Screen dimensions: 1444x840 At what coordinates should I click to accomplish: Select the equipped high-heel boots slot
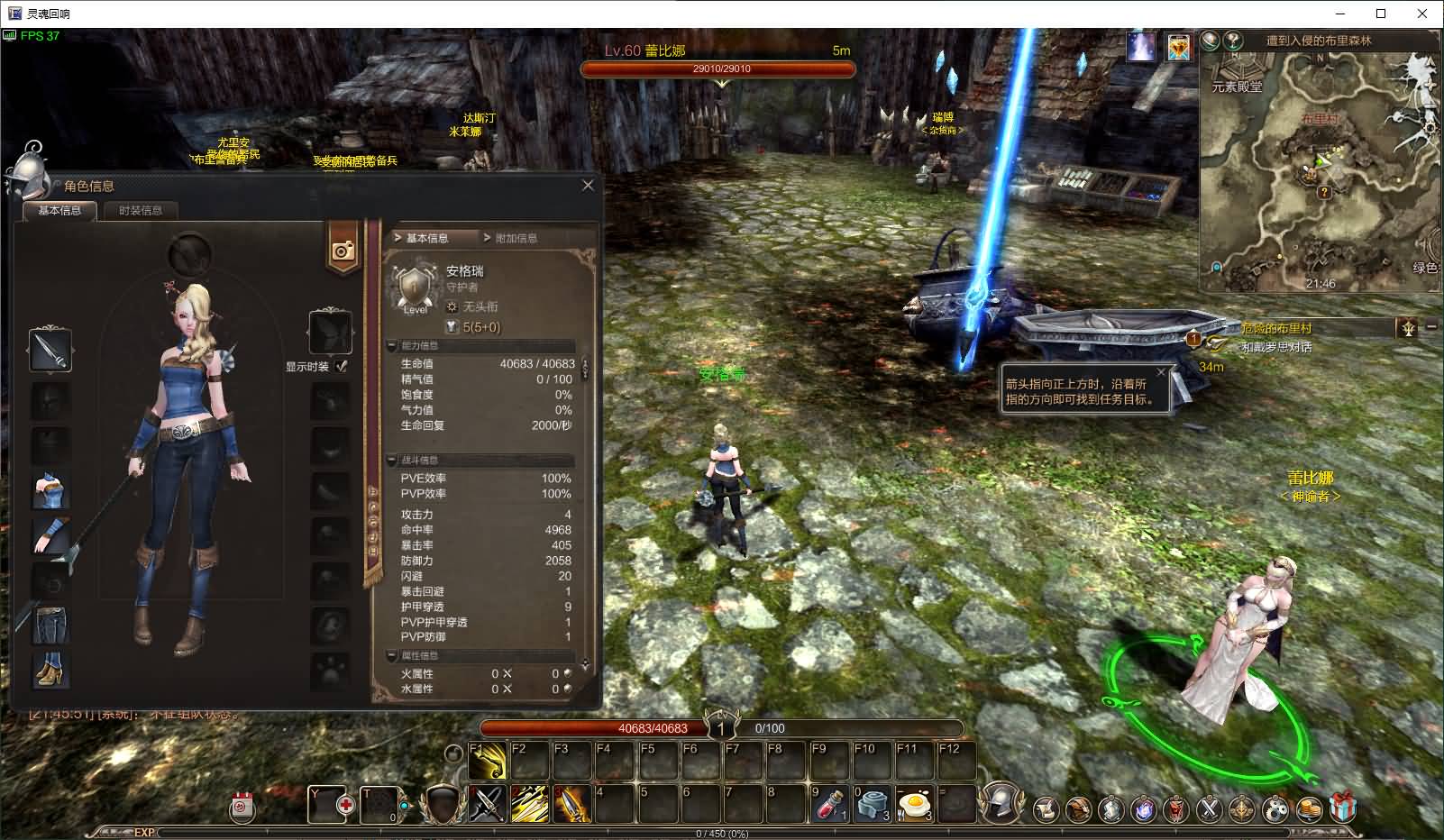(x=50, y=671)
